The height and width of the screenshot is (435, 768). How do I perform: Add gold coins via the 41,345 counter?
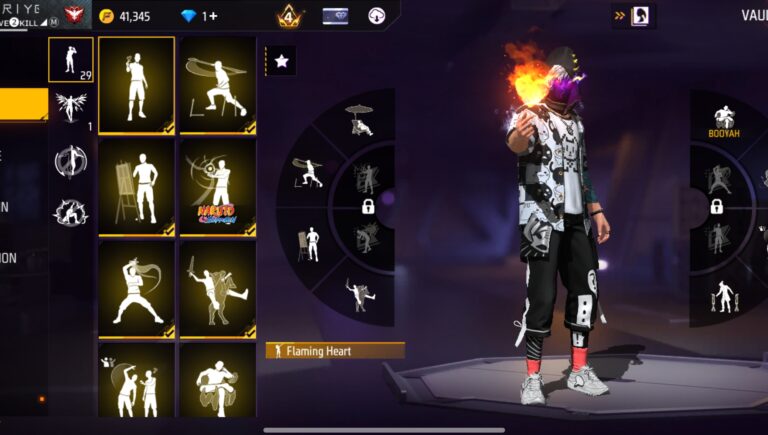tap(125, 16)
